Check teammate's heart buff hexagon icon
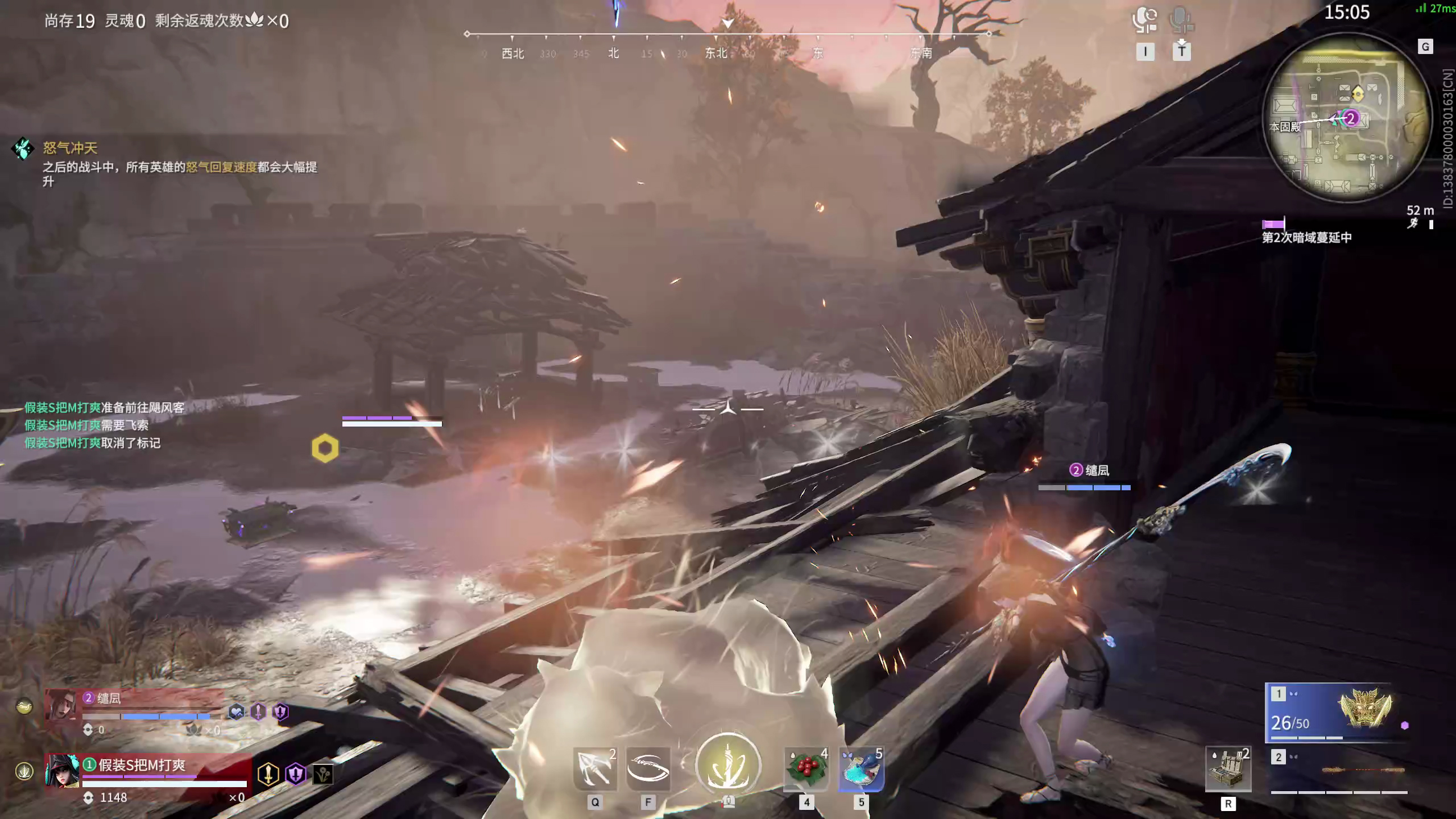 (x=236, y=712)
